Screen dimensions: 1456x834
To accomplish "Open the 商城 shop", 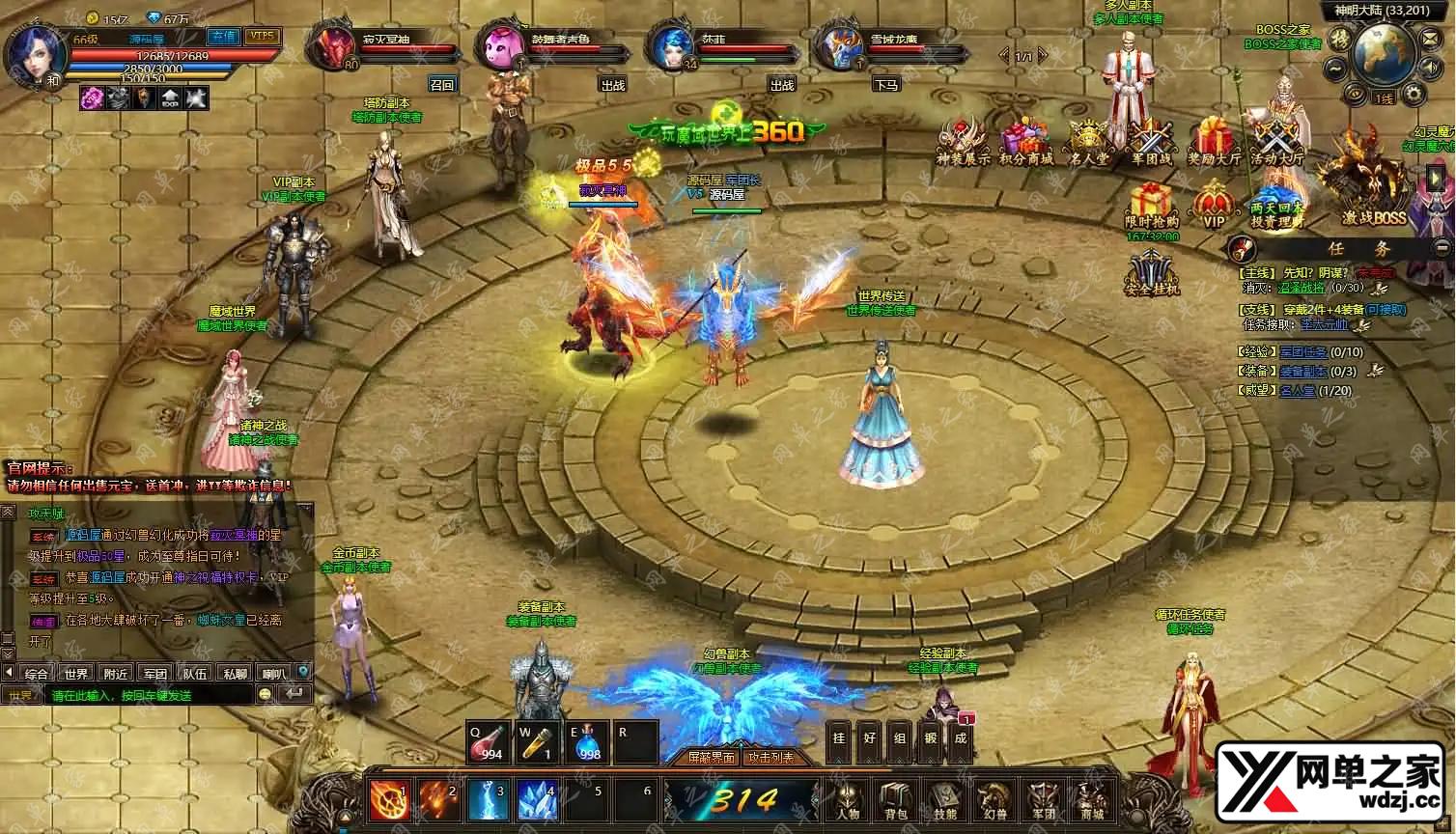I will click(1092, 800).
